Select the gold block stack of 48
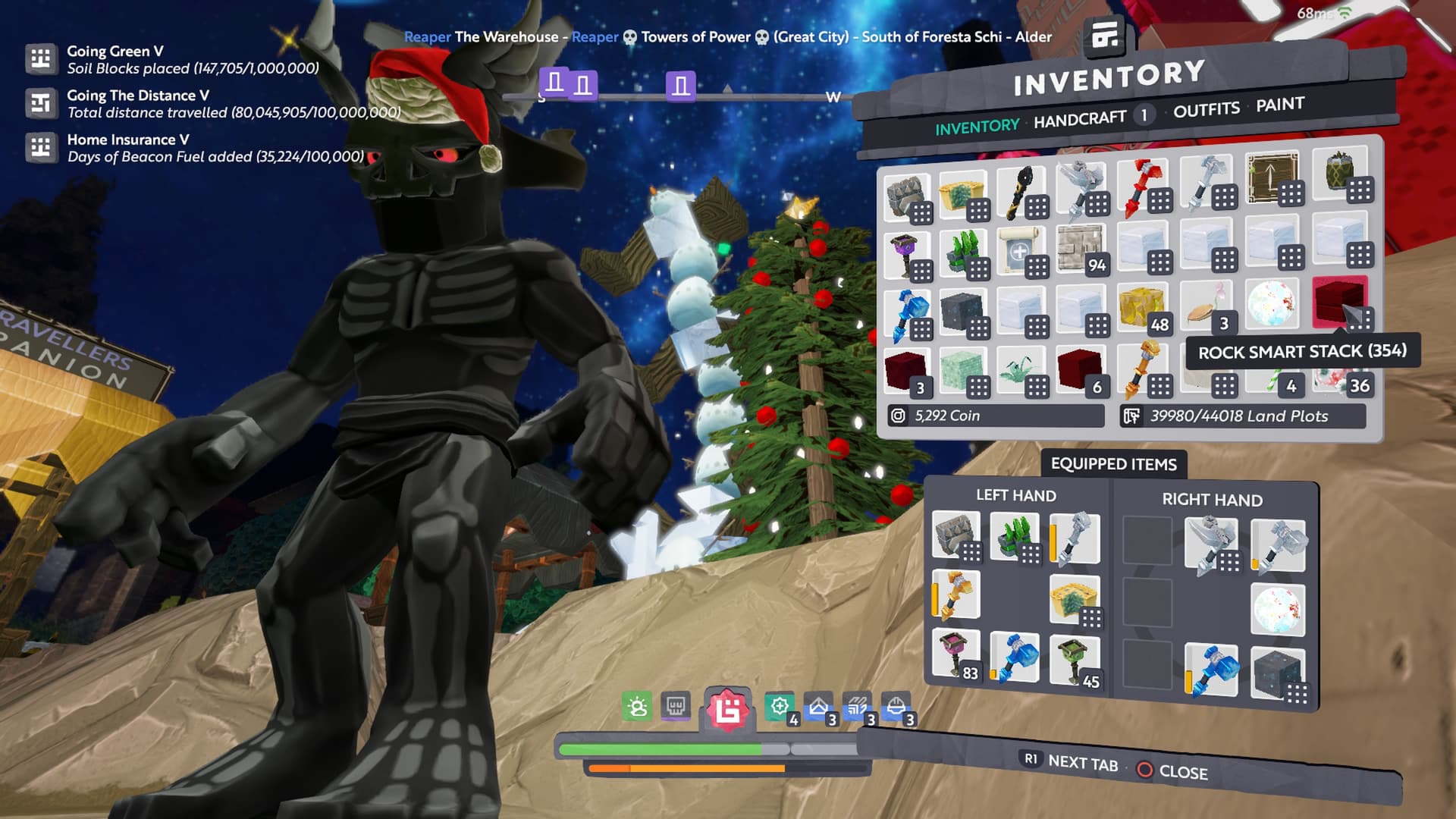Image resolution: width=1456 pixels, height=819 pixels. point(1143,309)
